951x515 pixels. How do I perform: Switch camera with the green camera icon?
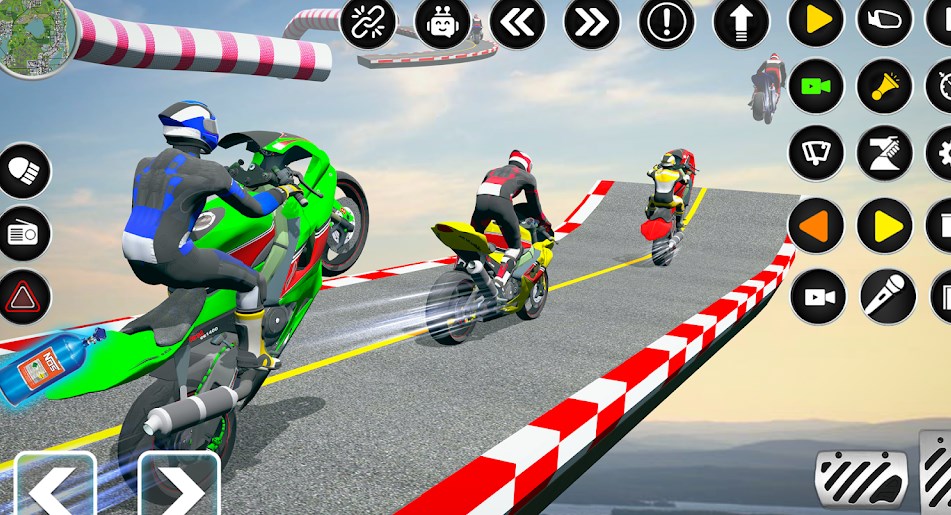click(816, 86)
